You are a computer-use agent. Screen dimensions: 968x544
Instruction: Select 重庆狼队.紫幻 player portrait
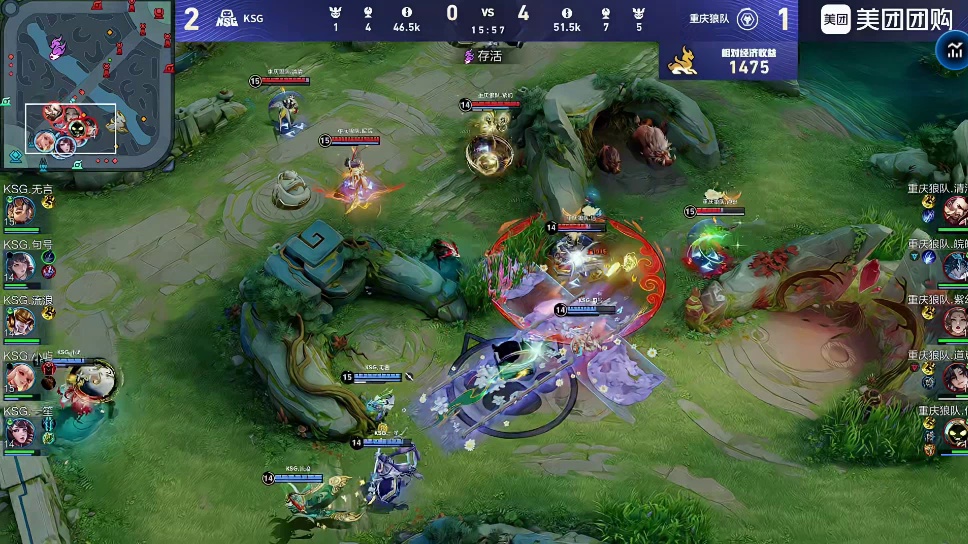coord(954,322)
